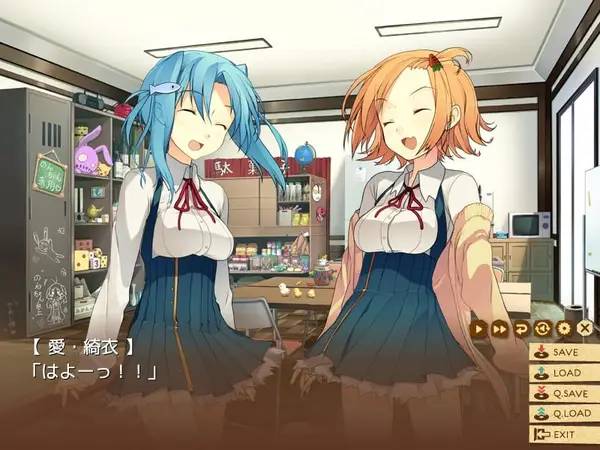Quick save with Q.SAVE
The height and width of the screenshot is (450, 600).
point(564,393)
